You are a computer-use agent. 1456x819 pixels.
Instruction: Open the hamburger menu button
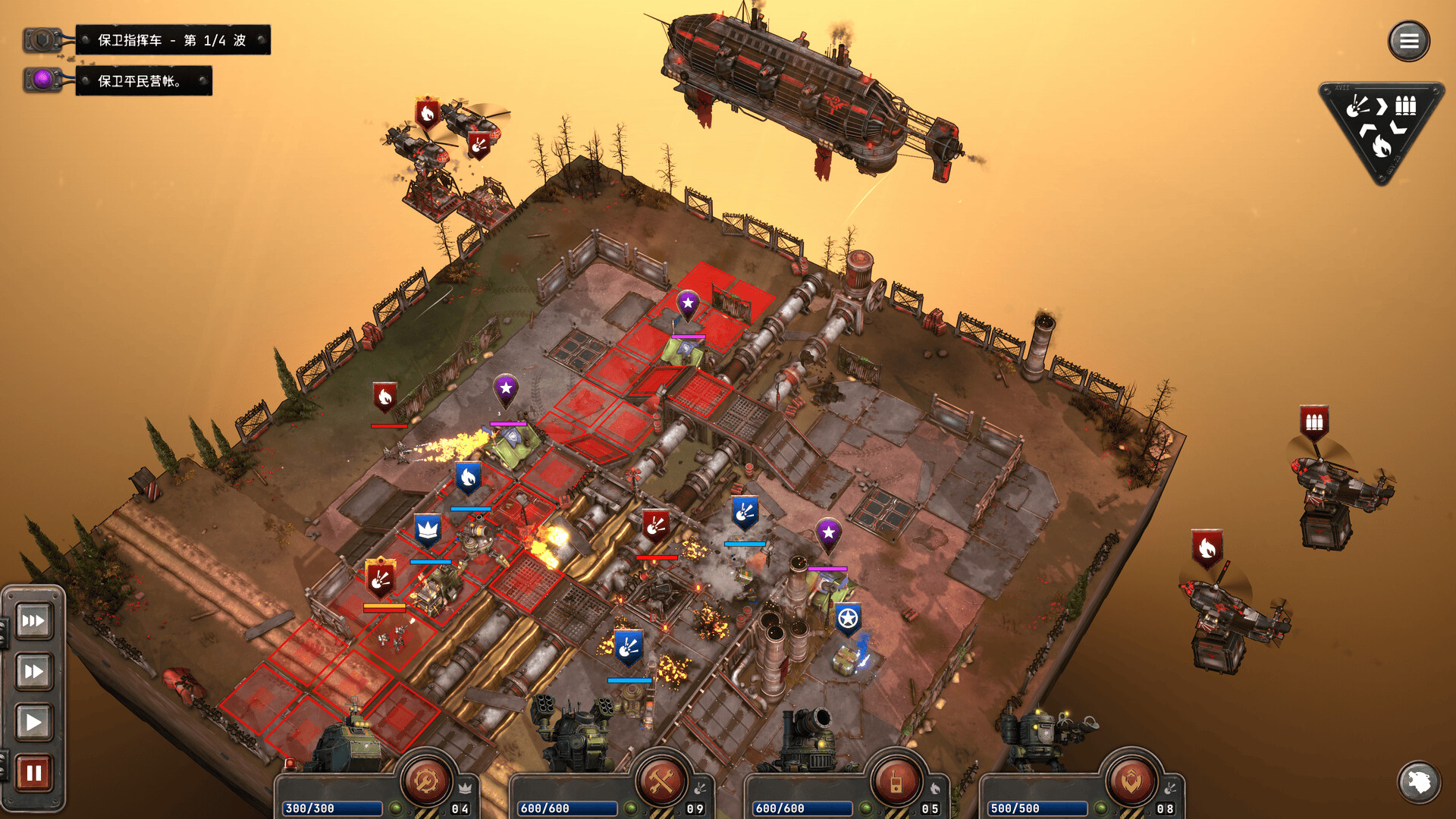coord(1408,41)
